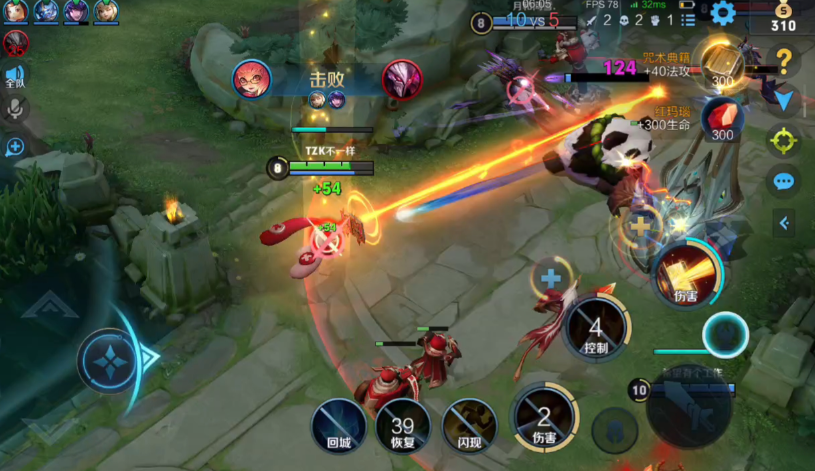
Task: Cast the glowing 伤害 ultimate skill
Action: coord(686,274)
